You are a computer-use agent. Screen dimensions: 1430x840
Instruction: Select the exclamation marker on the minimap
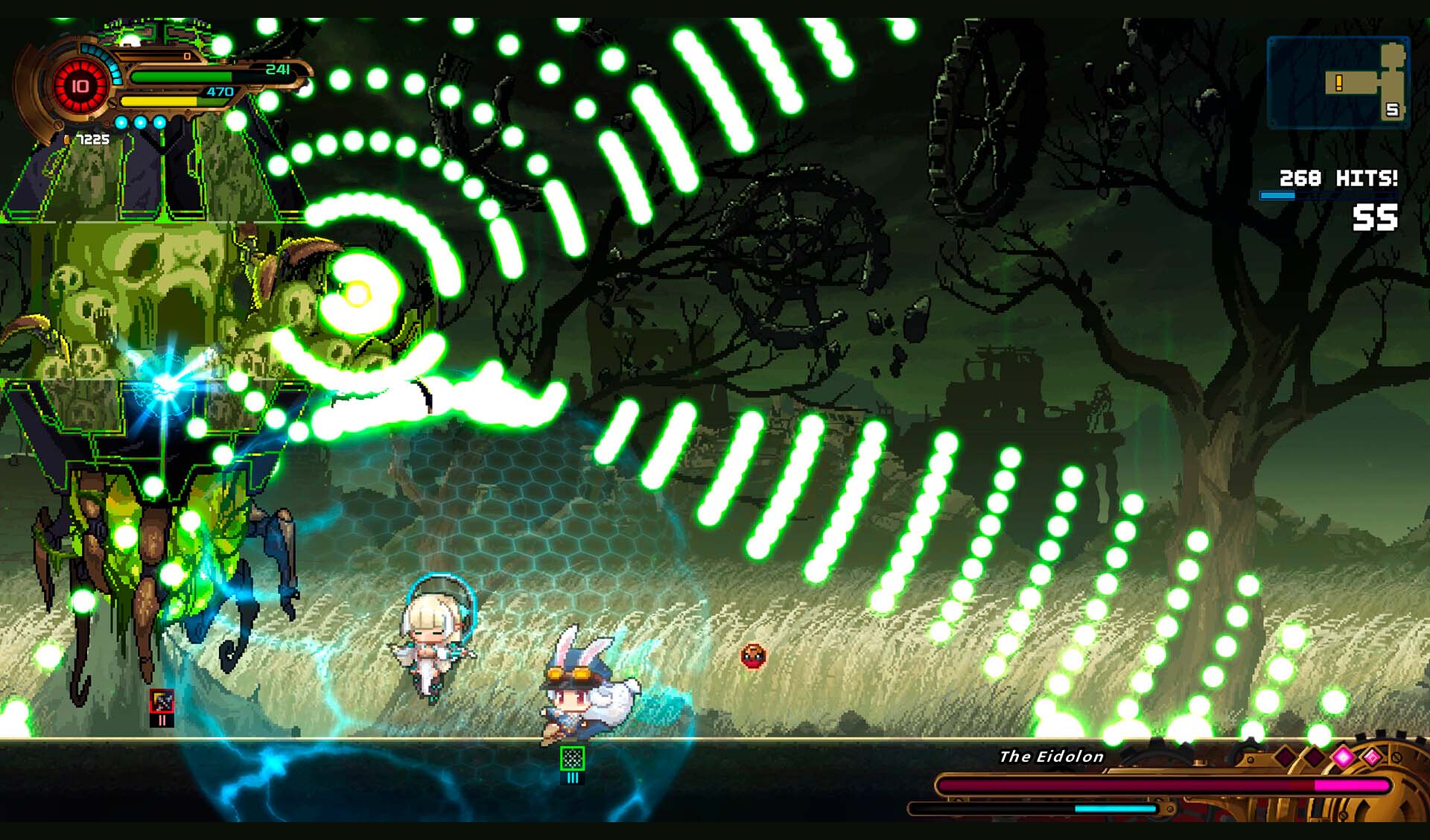click(1338, 83)
